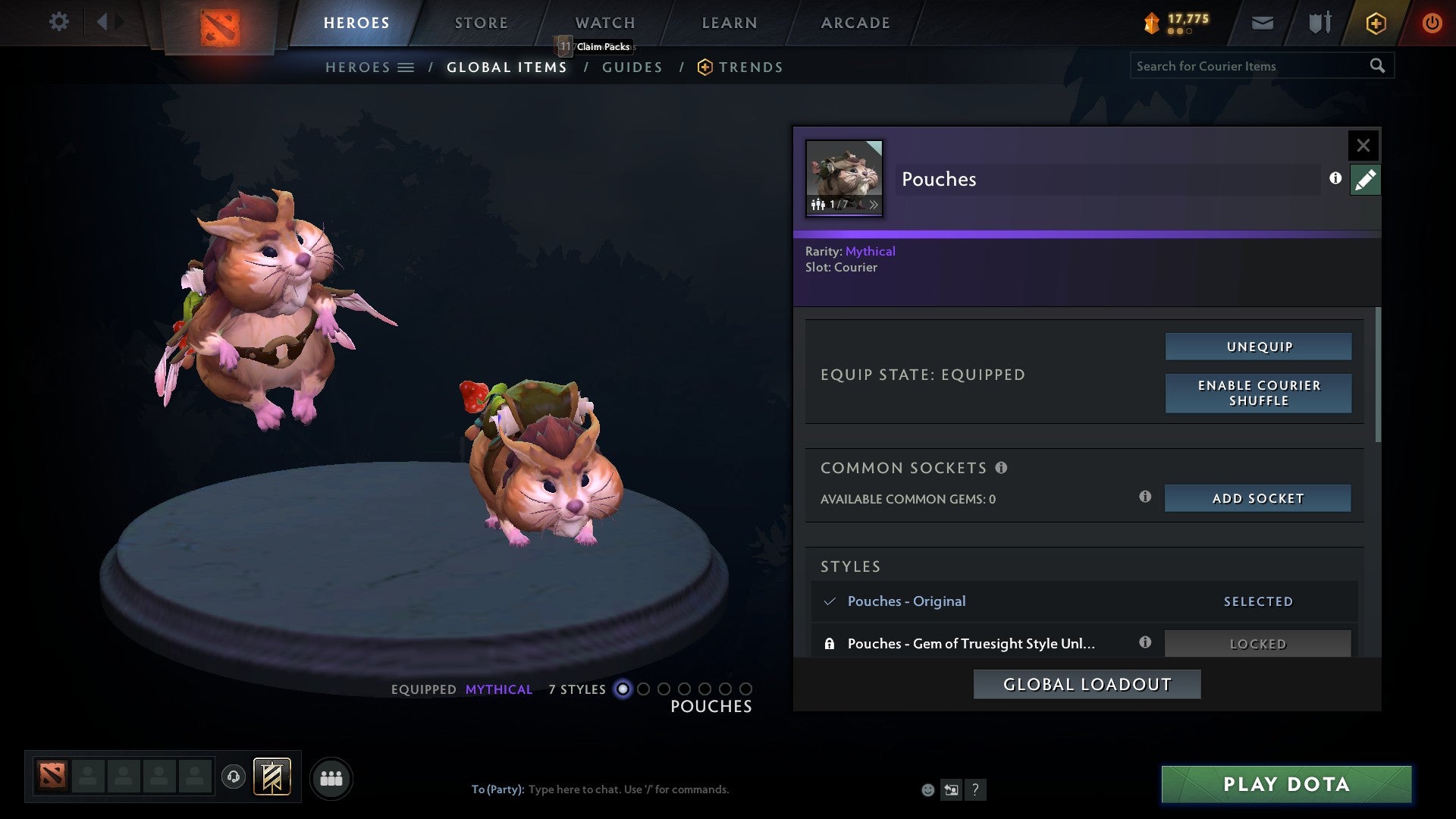
Task: Open the friends list icon
Action: (331, 778)
